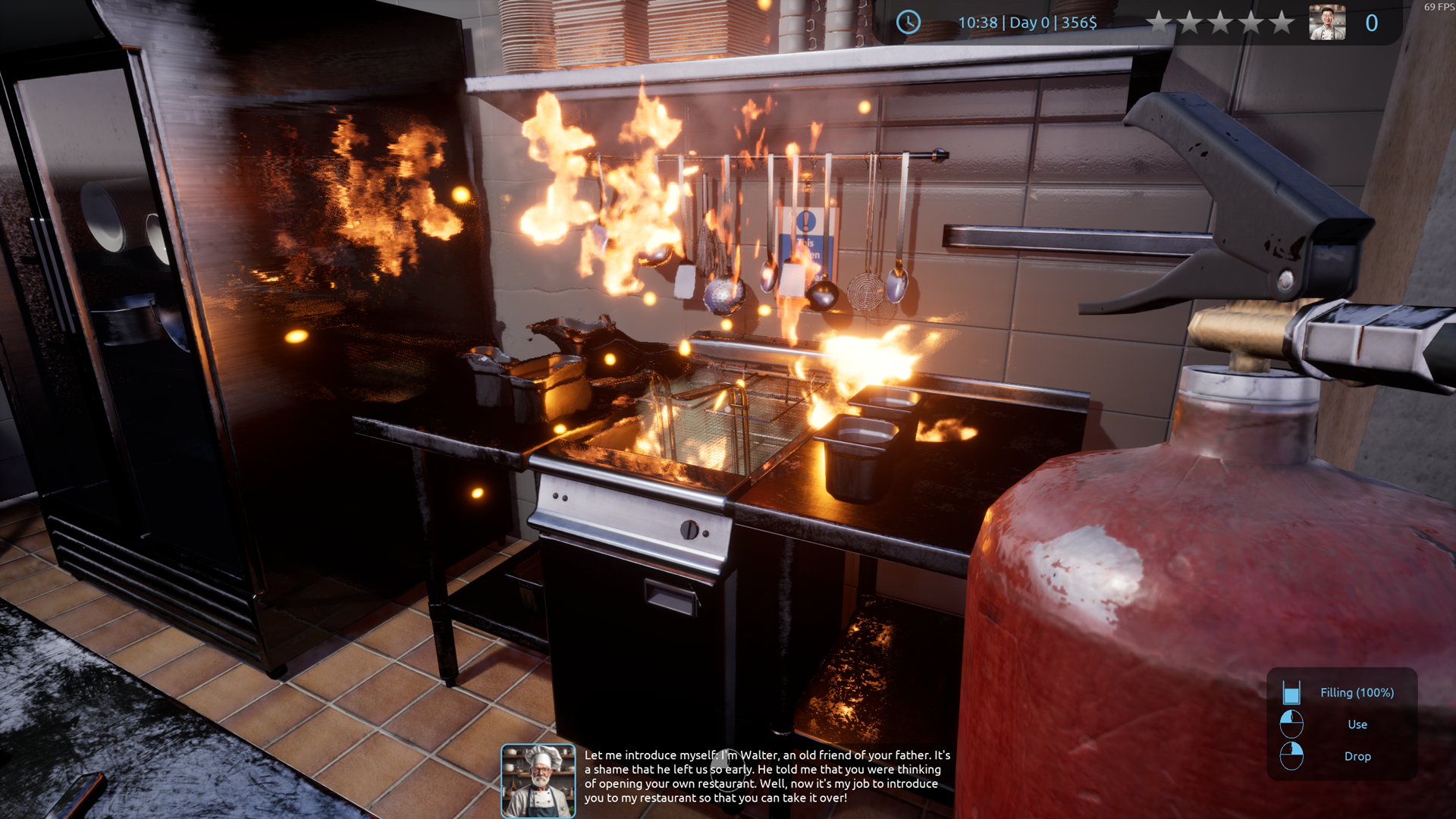Click the first restaurant rating star
The width and height of the screenshot is (1456, 819).
click(x=1159, y=23)
